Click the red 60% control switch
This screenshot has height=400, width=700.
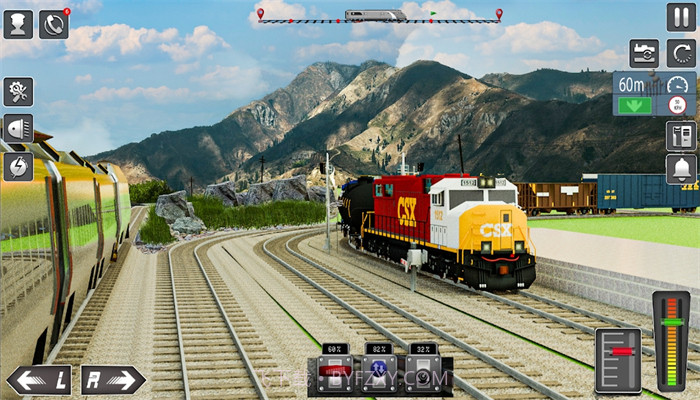click(335, 373)
